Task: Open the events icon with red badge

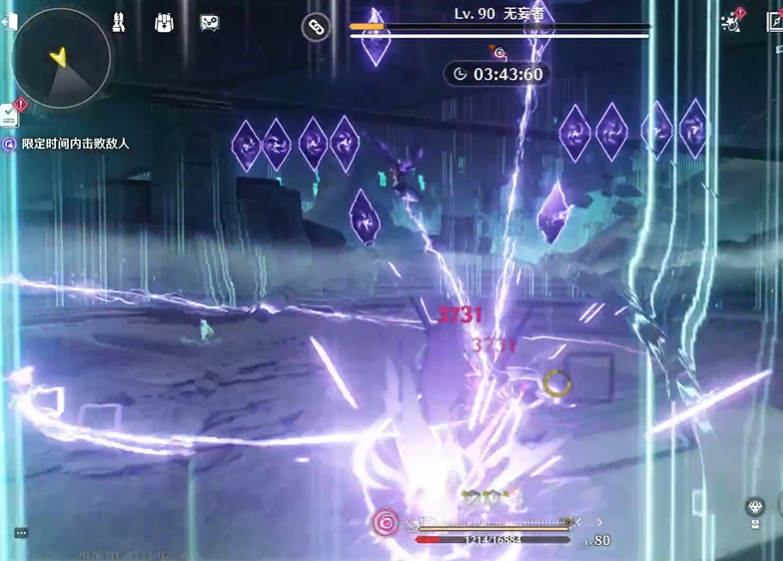Action: pos(732,22)
